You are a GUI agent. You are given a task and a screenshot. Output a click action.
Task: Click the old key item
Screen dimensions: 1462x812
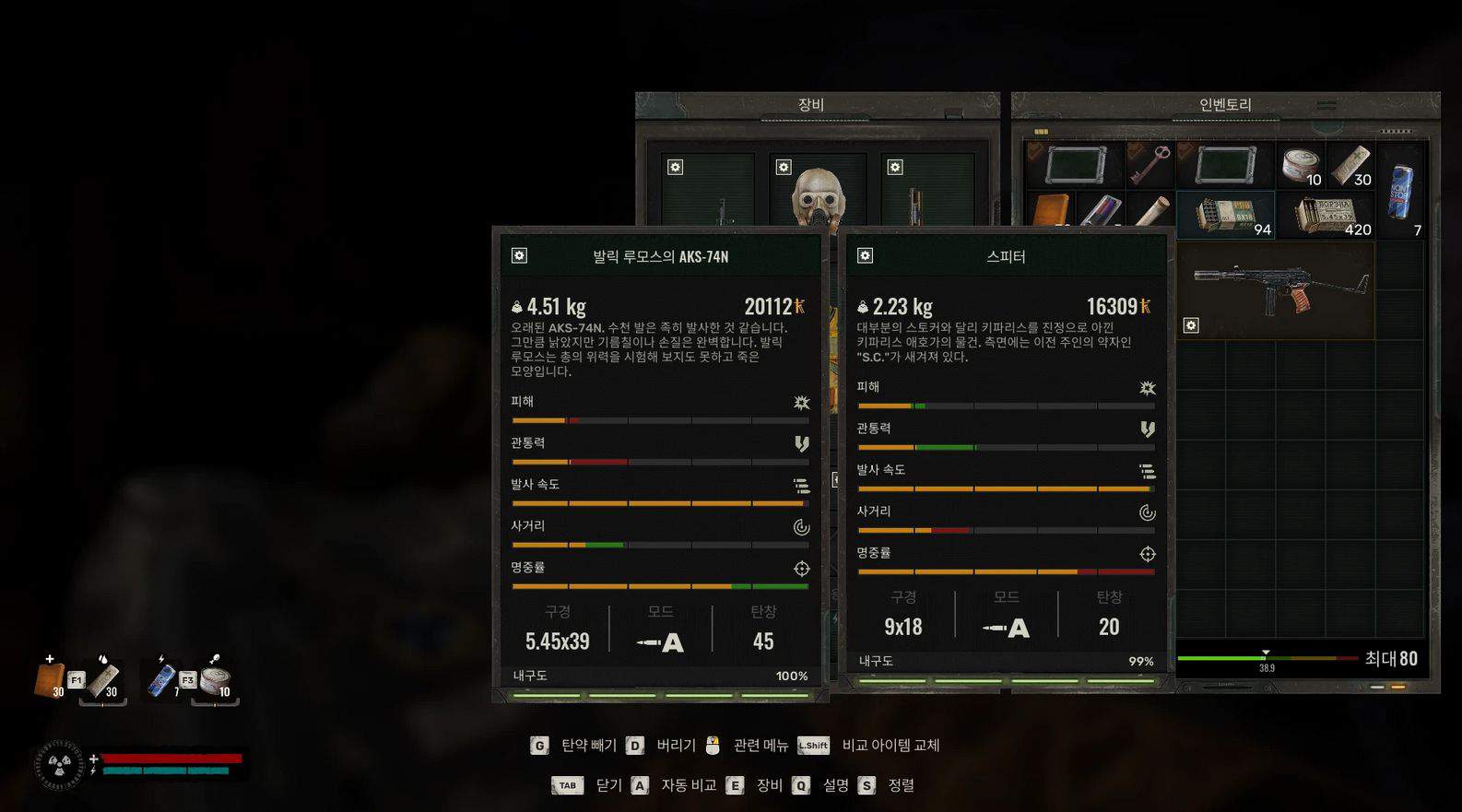coord(1150,166)
